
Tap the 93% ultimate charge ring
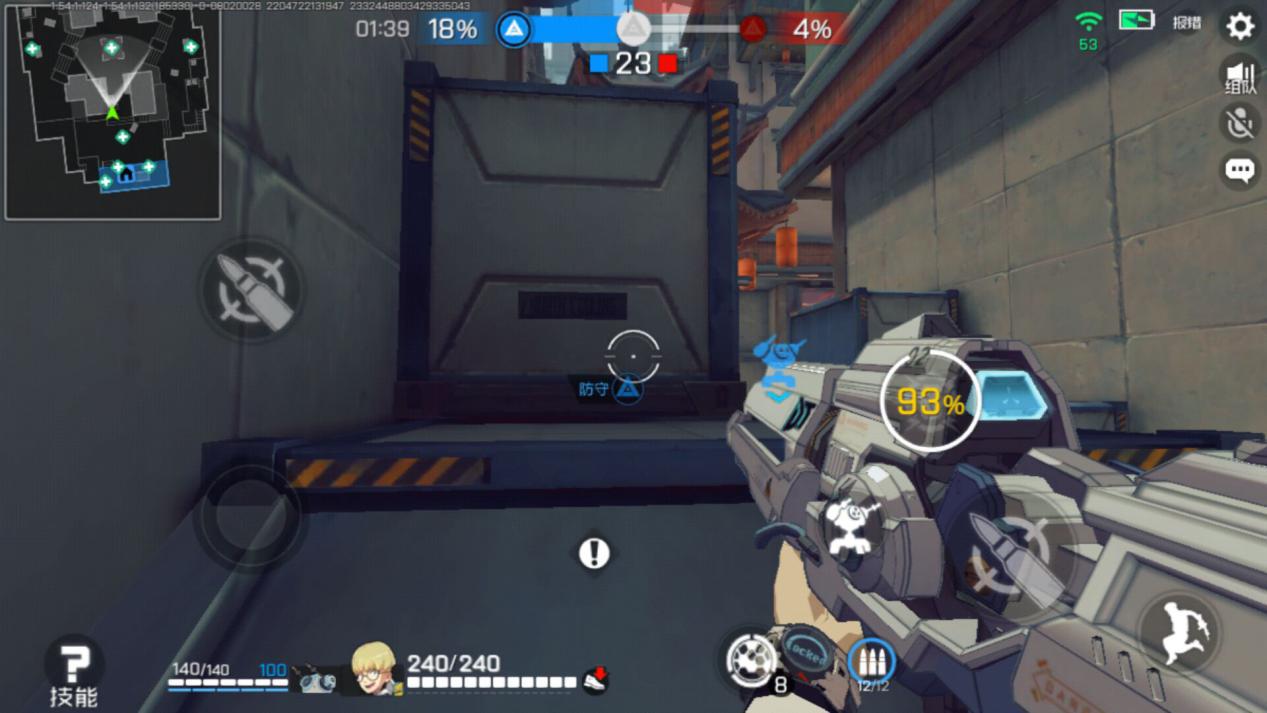pos(930,402)
